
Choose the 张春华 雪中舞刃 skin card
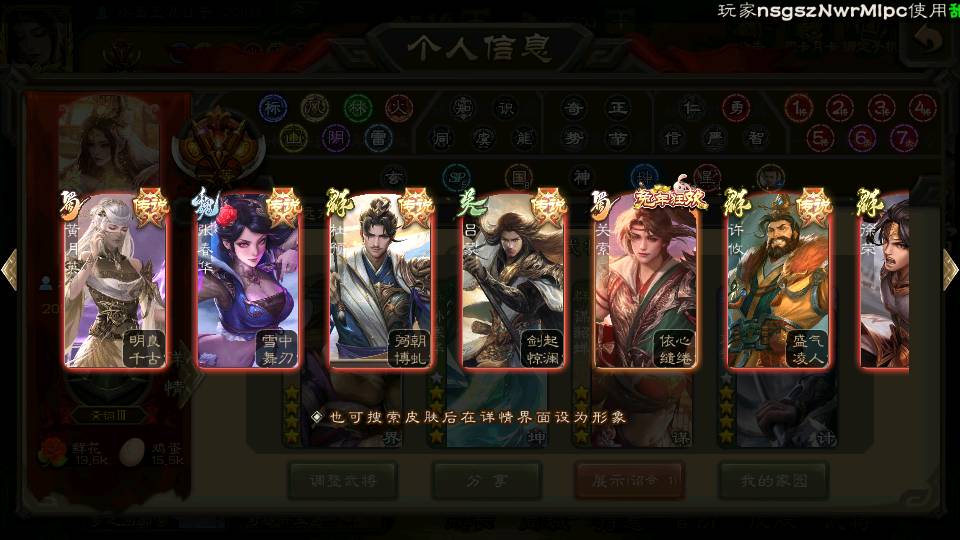pyautogui.click(x=247, y=280)
